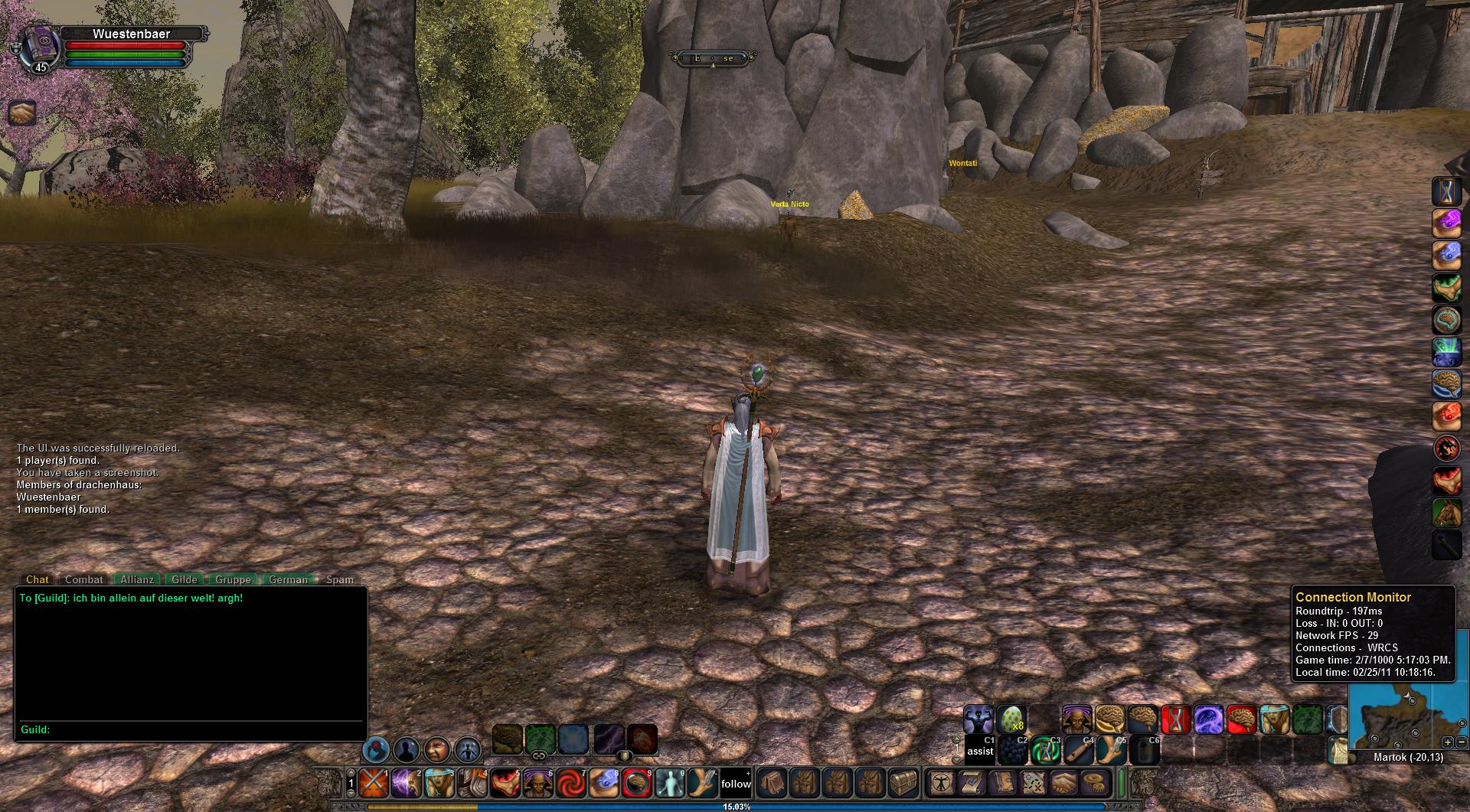Activate the red dragon emblem ability
1470x812 pixels.
point(1446,448)
